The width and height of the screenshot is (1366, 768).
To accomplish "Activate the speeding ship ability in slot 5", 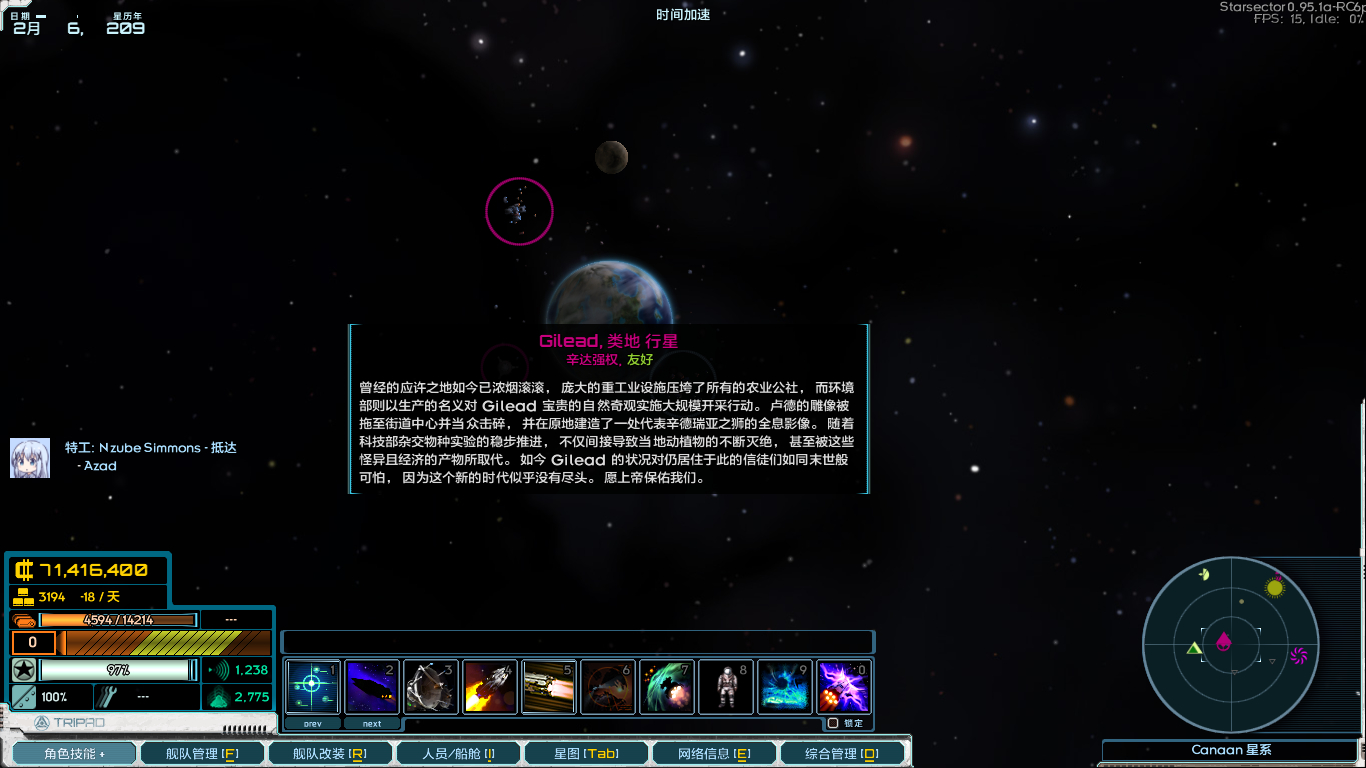I will tap(548, 686).
